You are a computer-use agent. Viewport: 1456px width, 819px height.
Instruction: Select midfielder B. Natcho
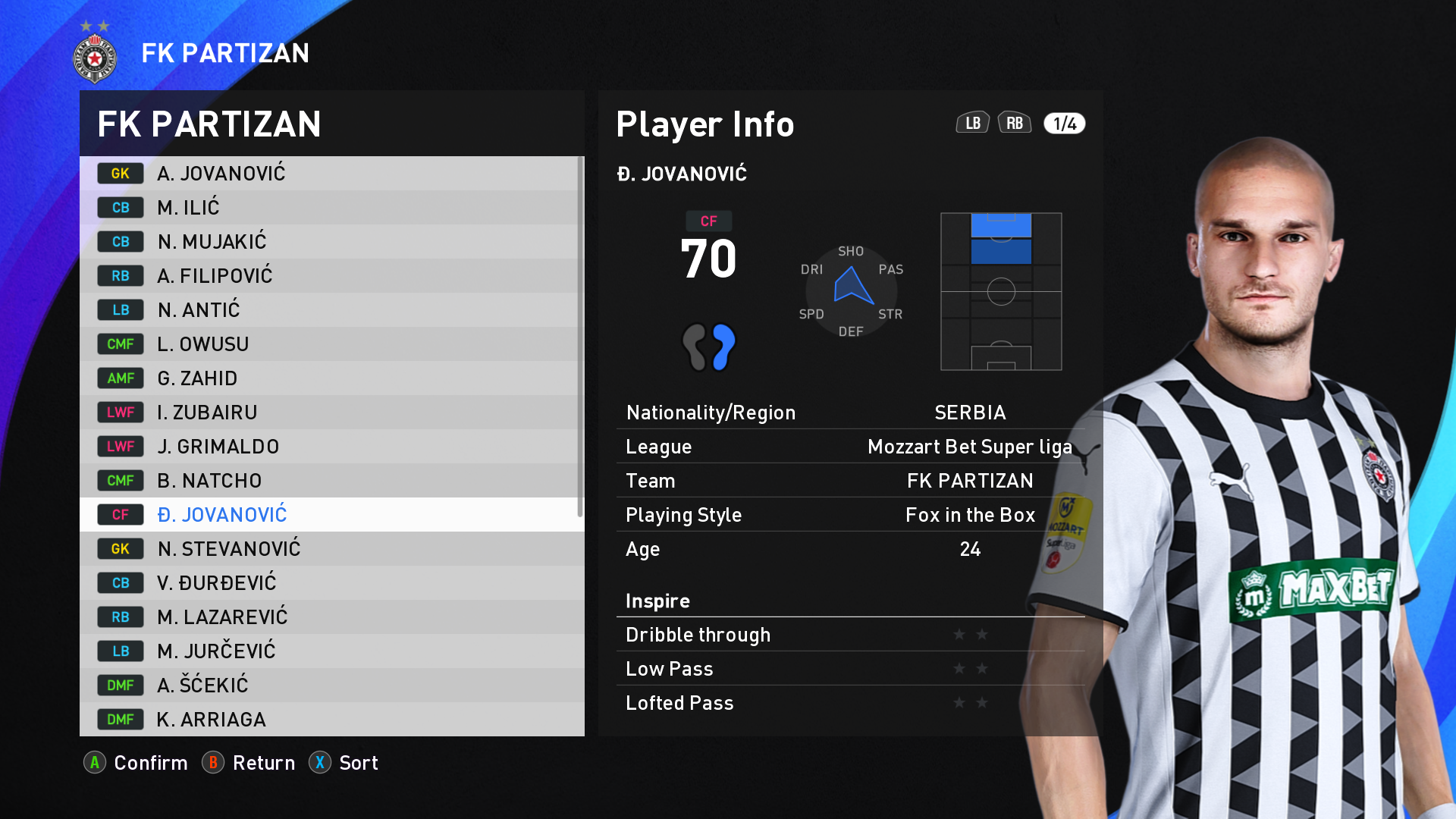(x=331, y=481)
